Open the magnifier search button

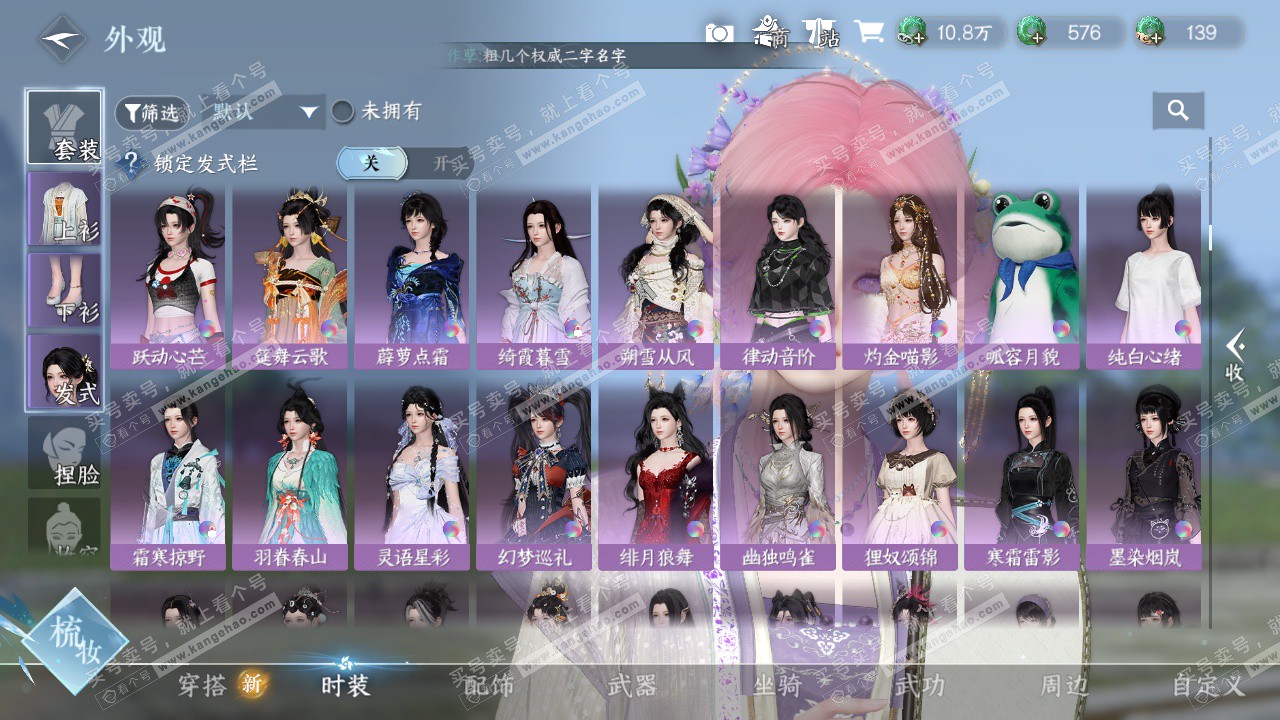tap(1178, 111)
